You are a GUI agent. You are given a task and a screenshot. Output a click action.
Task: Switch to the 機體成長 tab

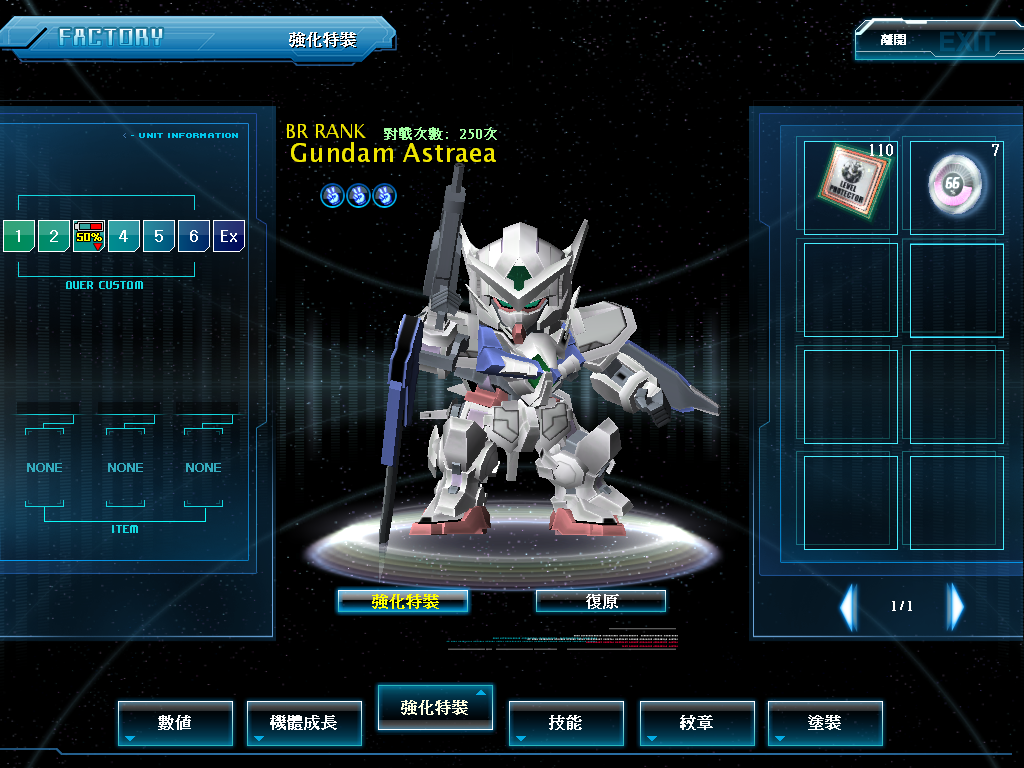click(303, 722)
